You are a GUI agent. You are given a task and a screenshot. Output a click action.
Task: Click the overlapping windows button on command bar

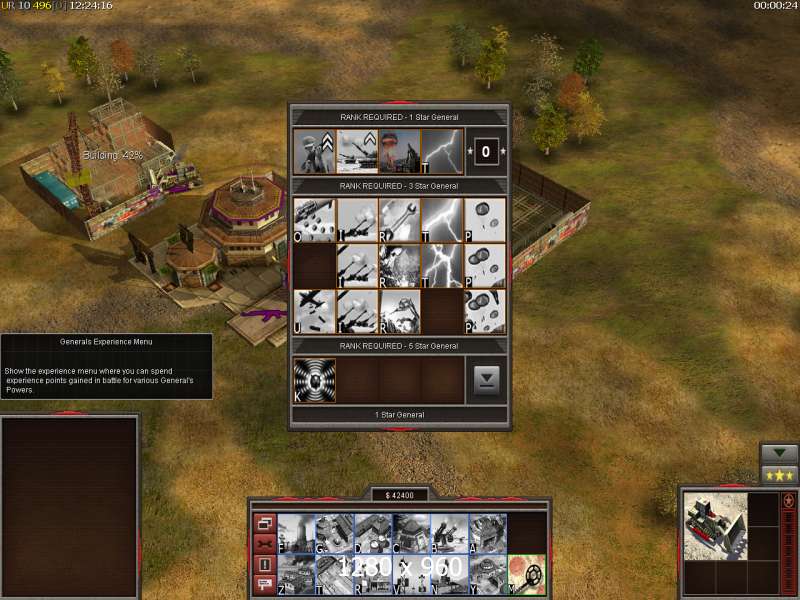265,523
